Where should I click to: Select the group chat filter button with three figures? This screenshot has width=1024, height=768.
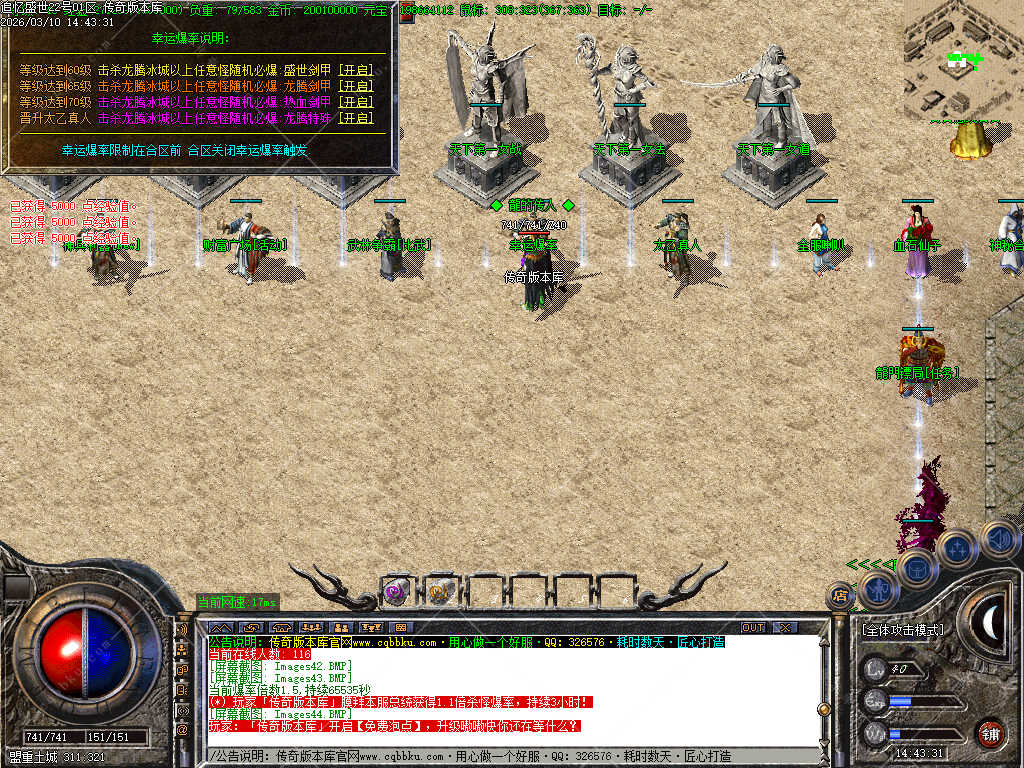pos(311,627)
